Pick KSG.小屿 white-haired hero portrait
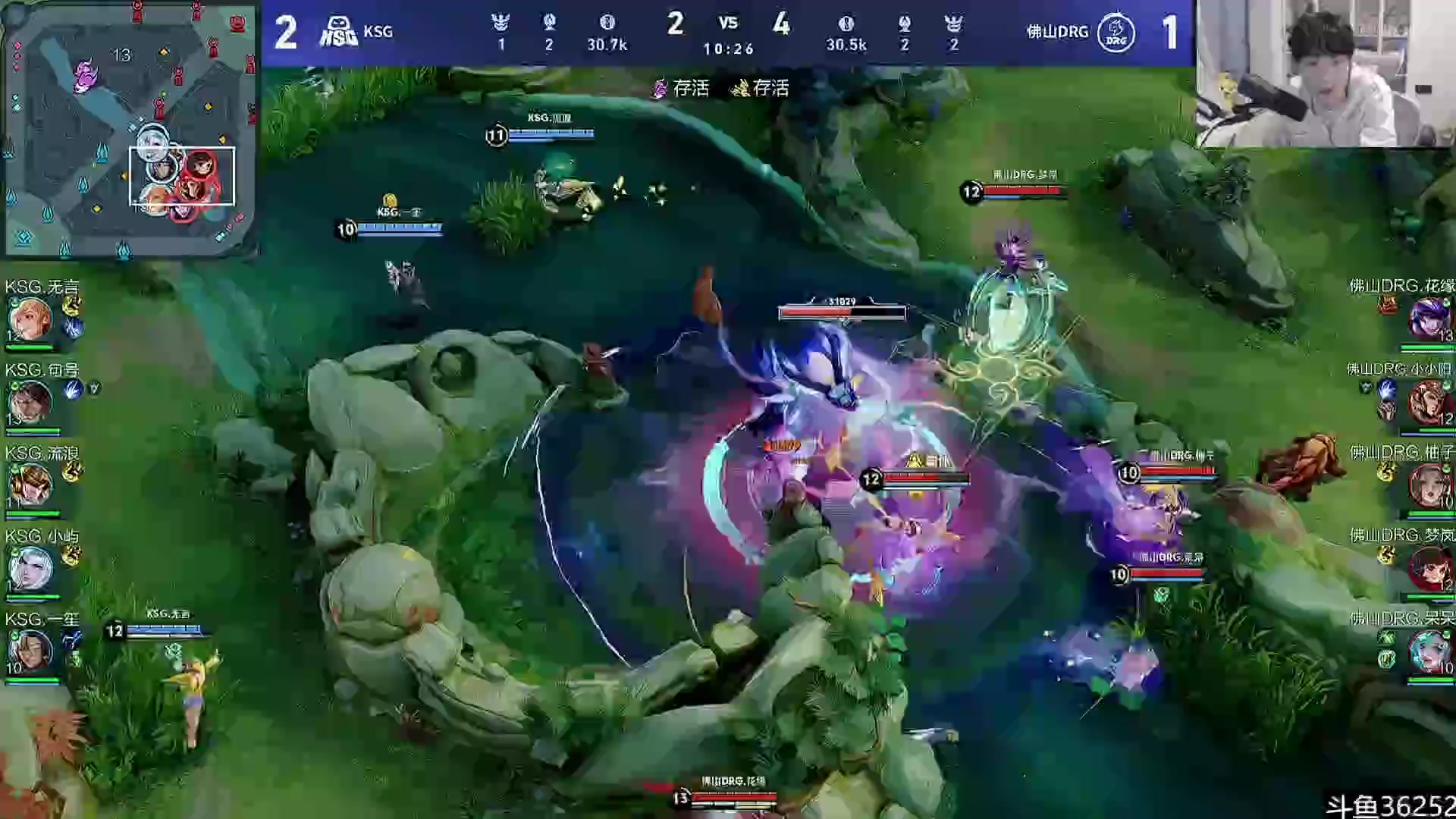 30,569
